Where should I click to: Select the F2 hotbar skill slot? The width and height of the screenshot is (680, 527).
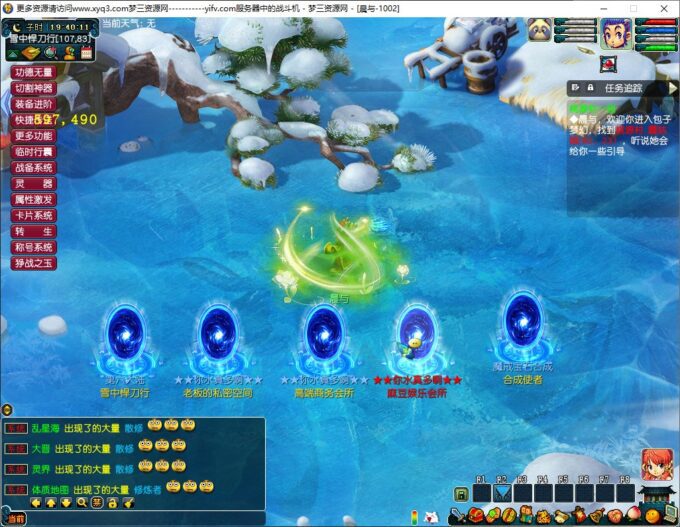pyautogui.click(x=502, y=493)
